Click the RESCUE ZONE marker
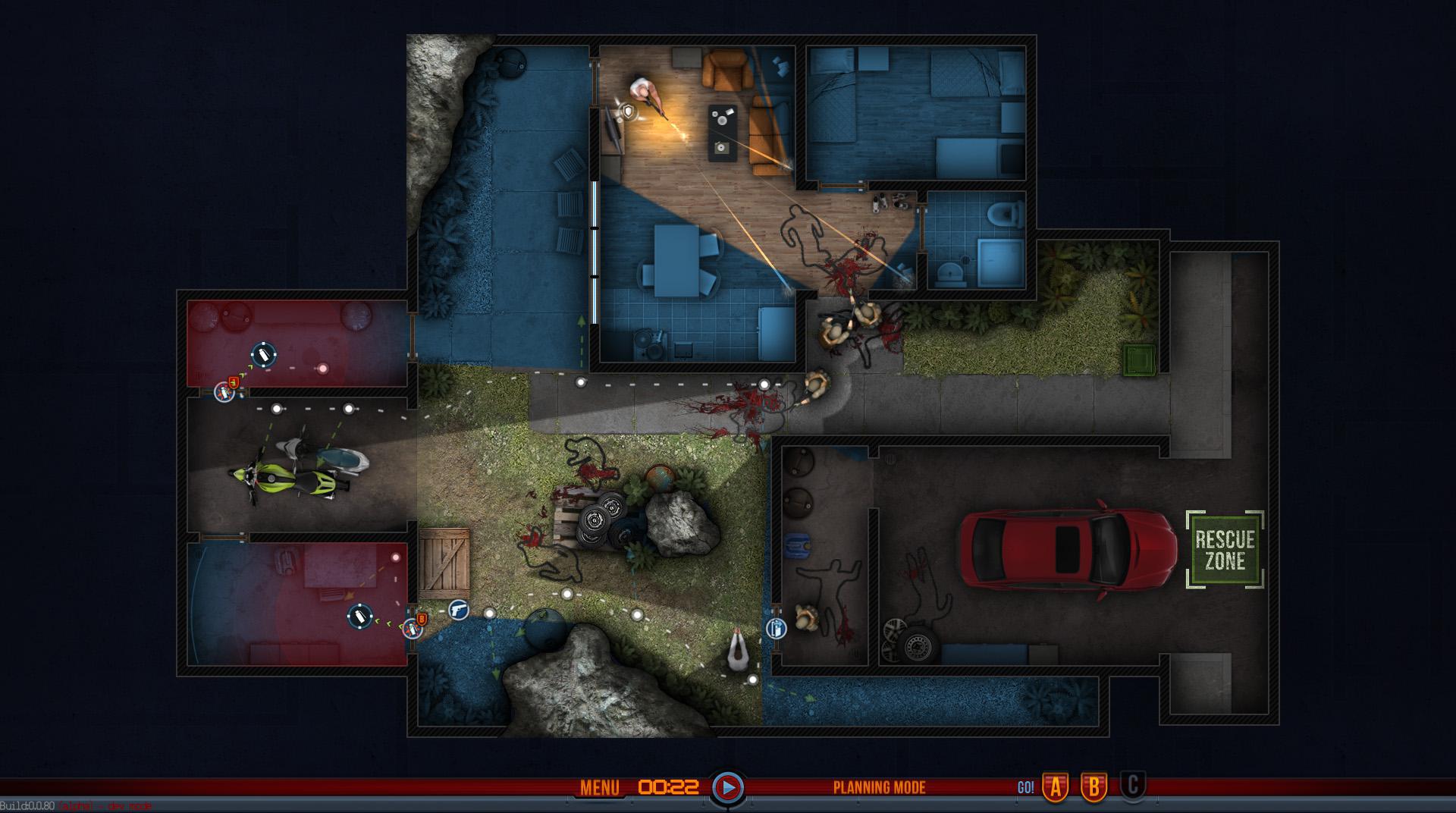 (1227, 548)
